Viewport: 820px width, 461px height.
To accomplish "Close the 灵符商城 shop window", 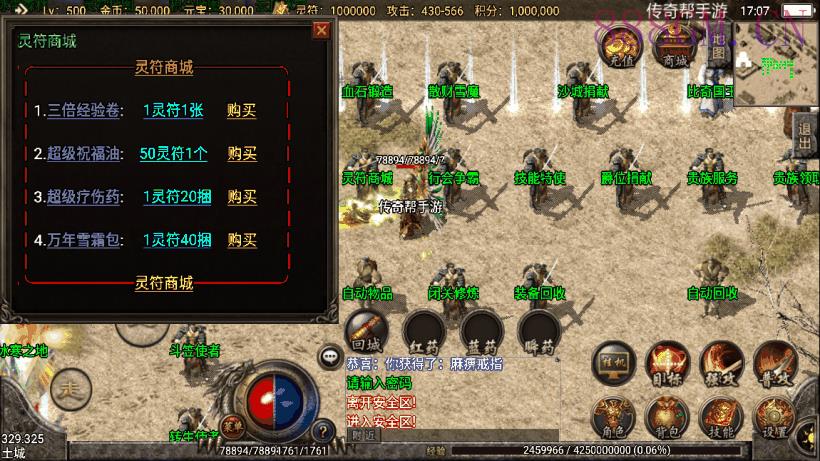I will [321, 30].
